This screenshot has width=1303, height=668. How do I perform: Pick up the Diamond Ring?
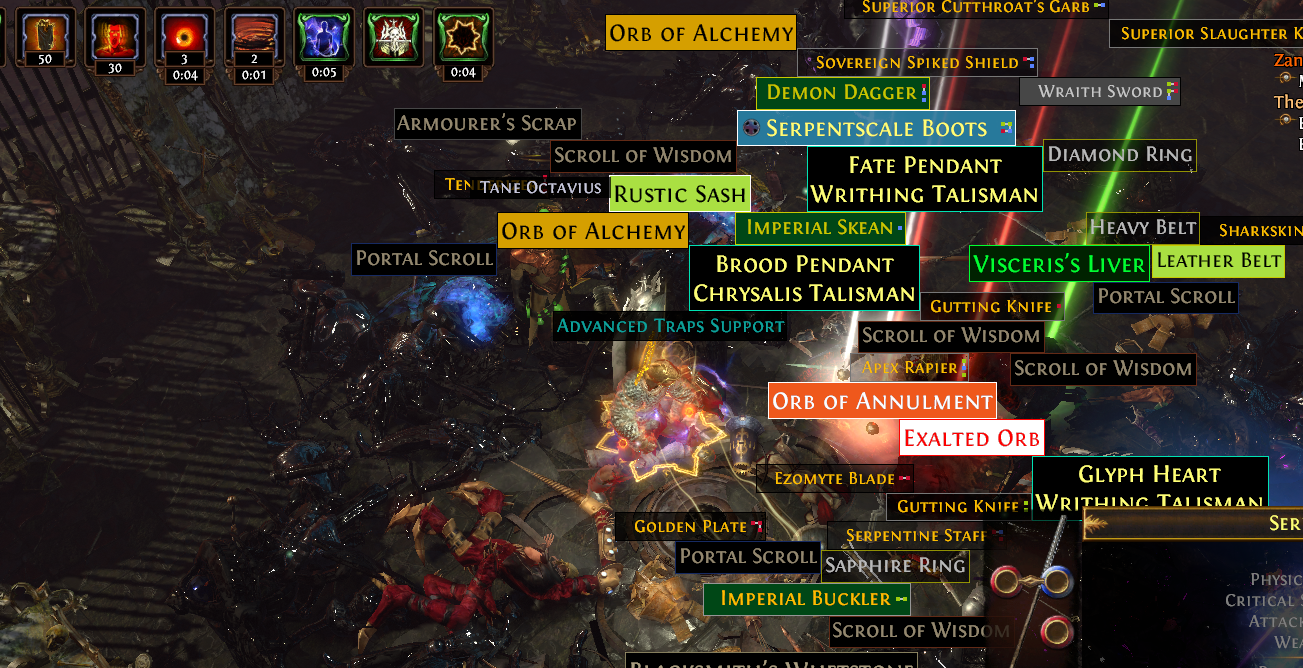point(1119,155)
